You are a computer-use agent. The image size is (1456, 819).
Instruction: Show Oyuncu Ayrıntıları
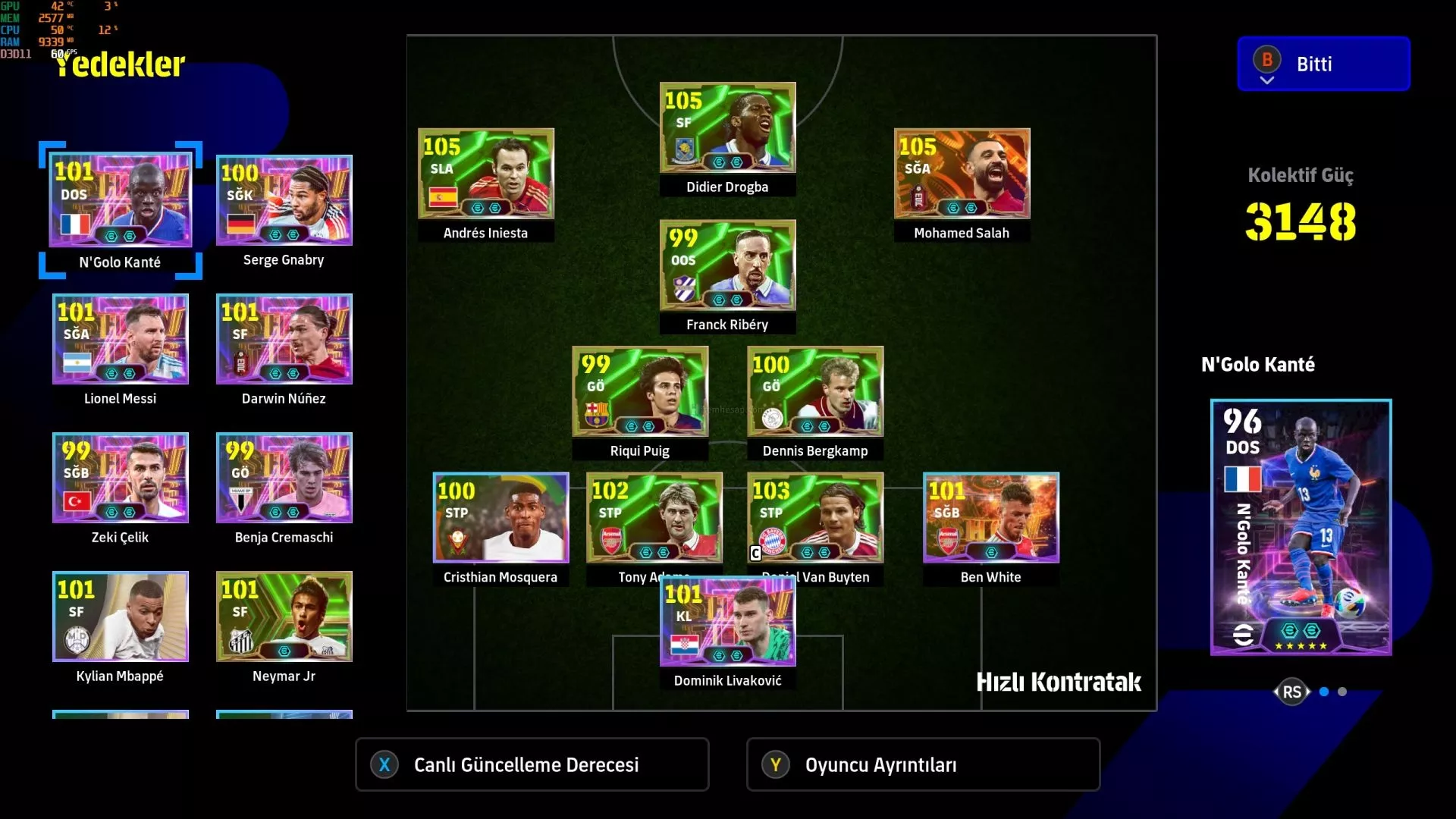[x=923, y=764]
